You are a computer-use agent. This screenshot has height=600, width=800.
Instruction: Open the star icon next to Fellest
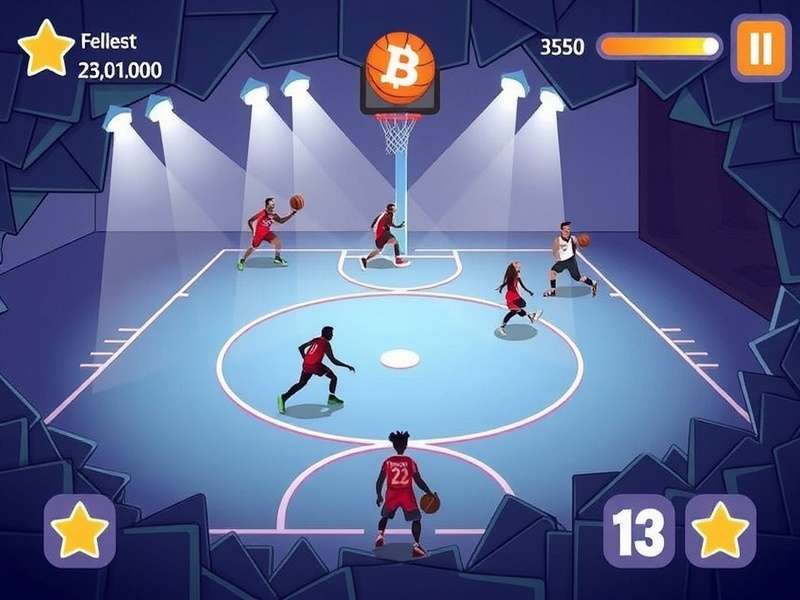coord(46,48)
